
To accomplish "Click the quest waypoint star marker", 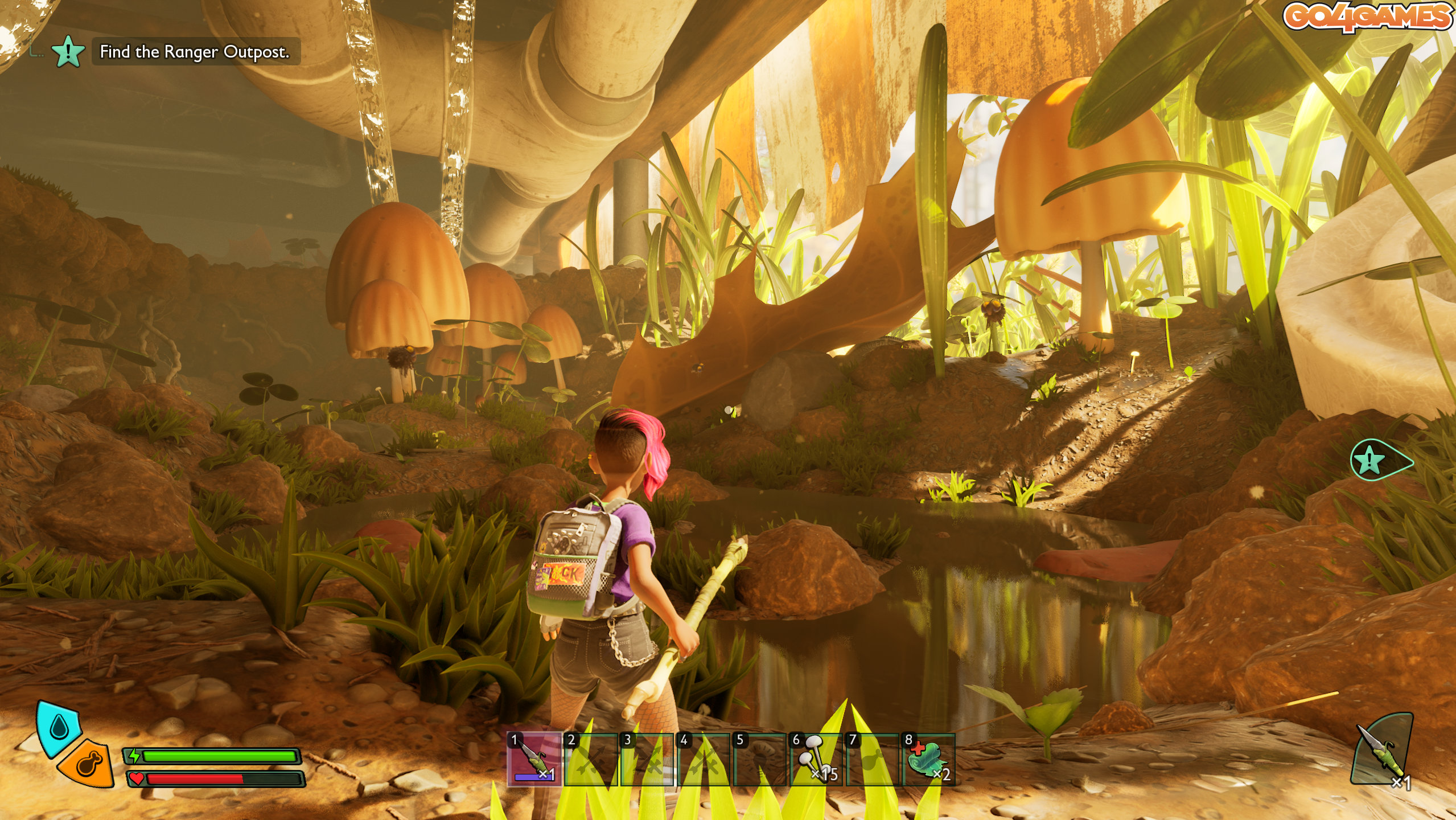I will [1369, 460].
